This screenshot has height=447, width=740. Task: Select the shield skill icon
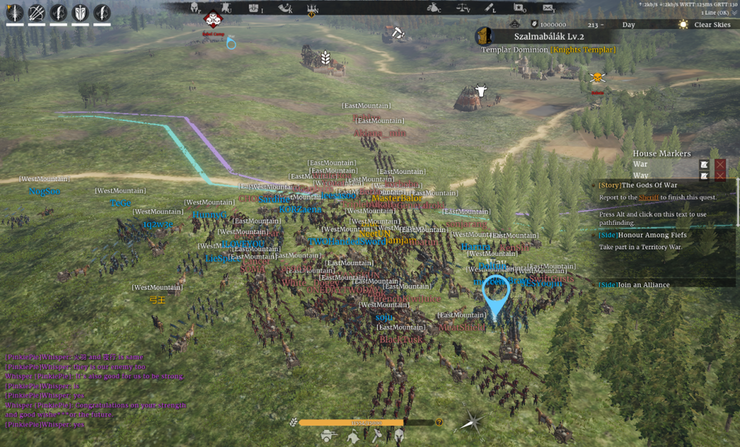click(80, 13)
